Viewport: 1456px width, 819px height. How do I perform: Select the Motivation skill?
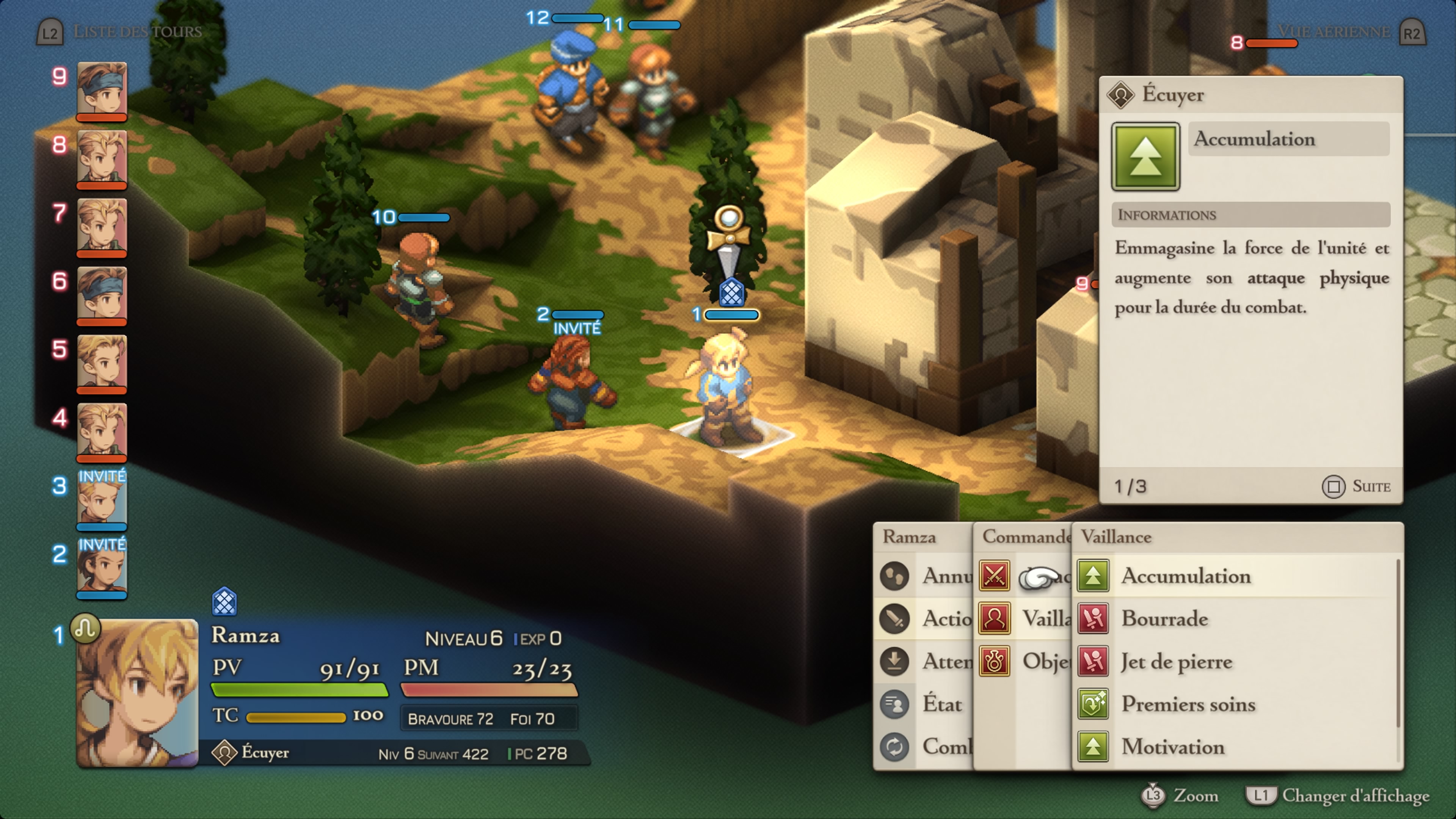[1173, 747]
